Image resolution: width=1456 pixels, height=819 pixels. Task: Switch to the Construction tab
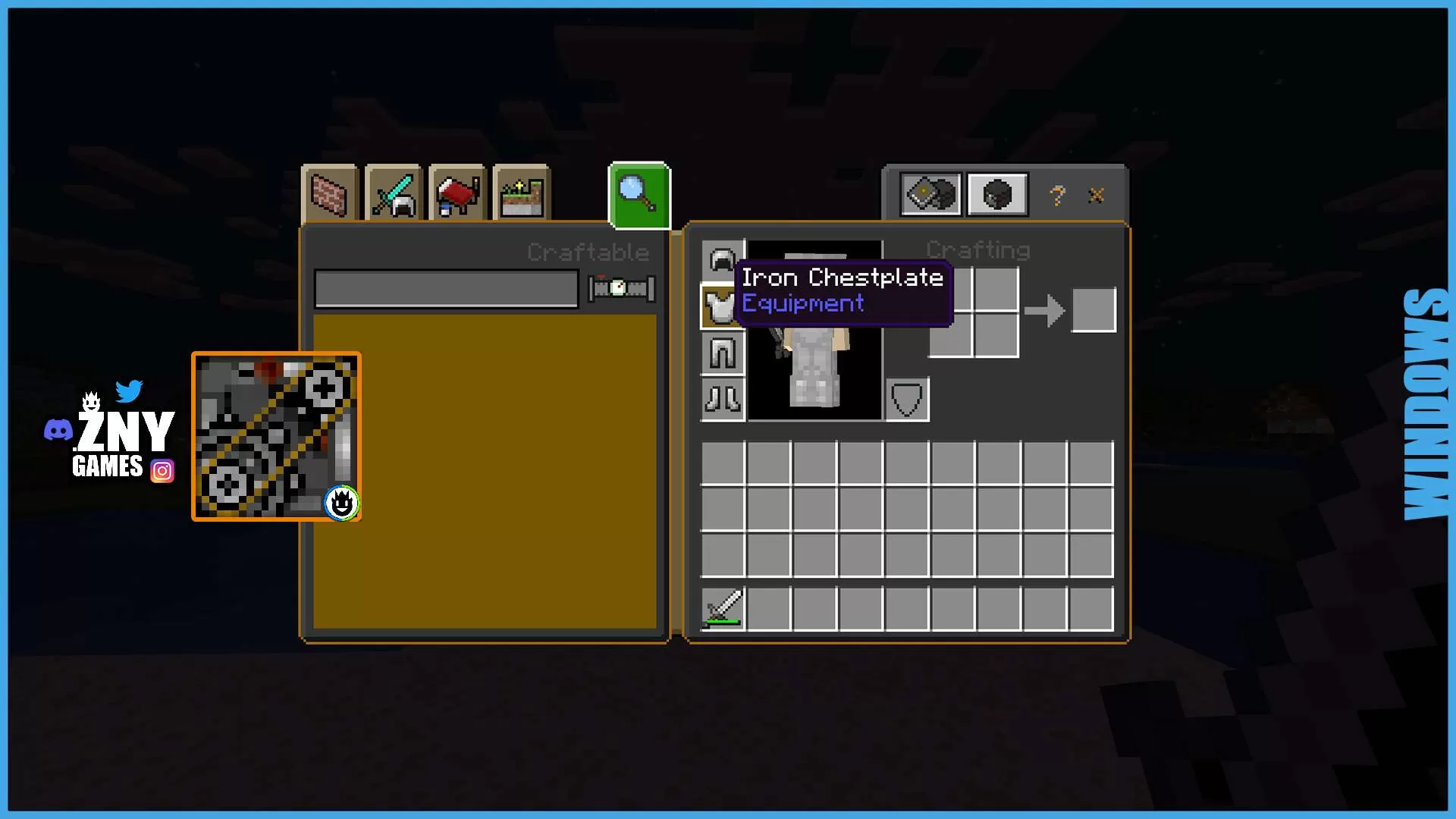[x=331, y=194]
